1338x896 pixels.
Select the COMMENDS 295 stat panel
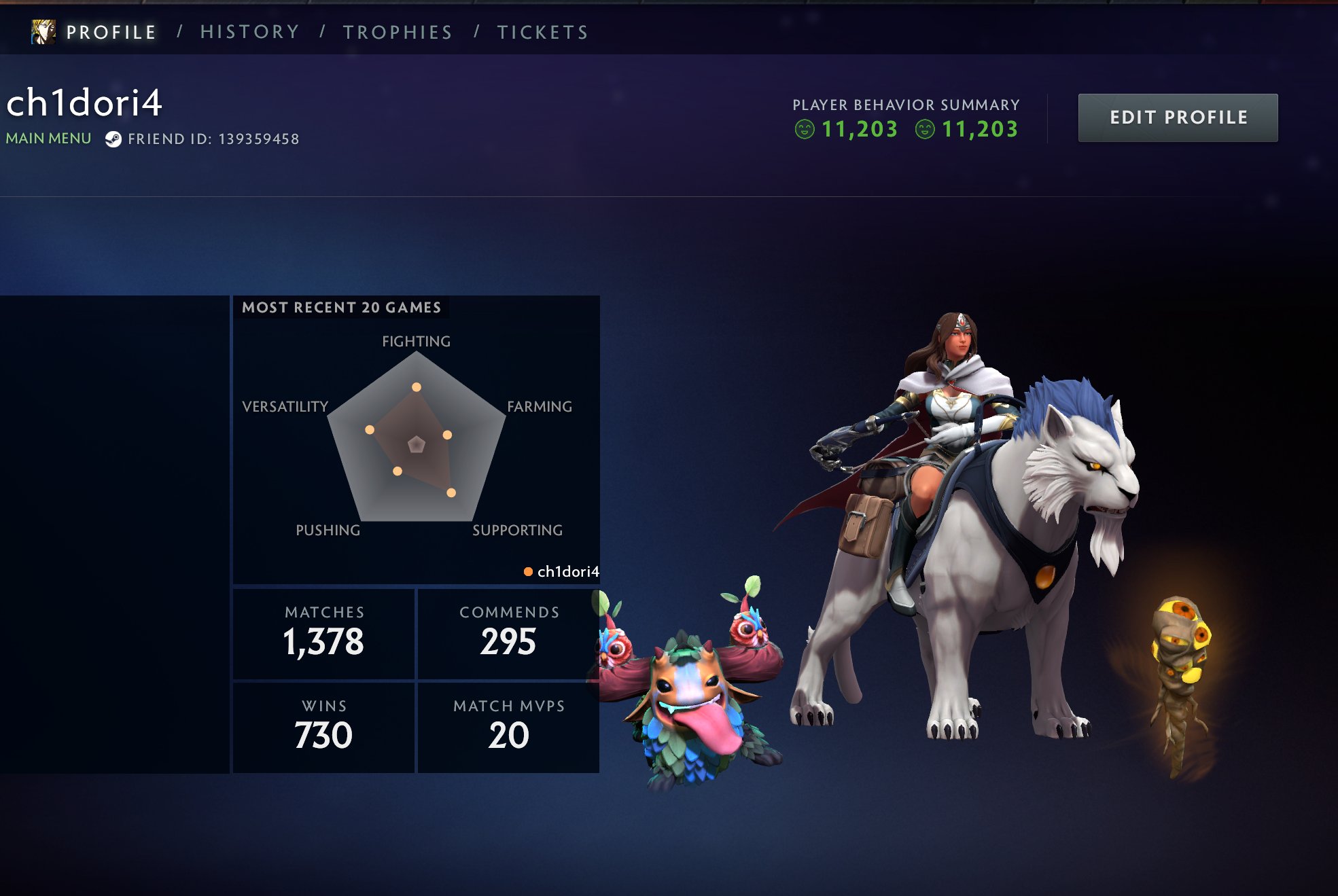click(507, 632)
